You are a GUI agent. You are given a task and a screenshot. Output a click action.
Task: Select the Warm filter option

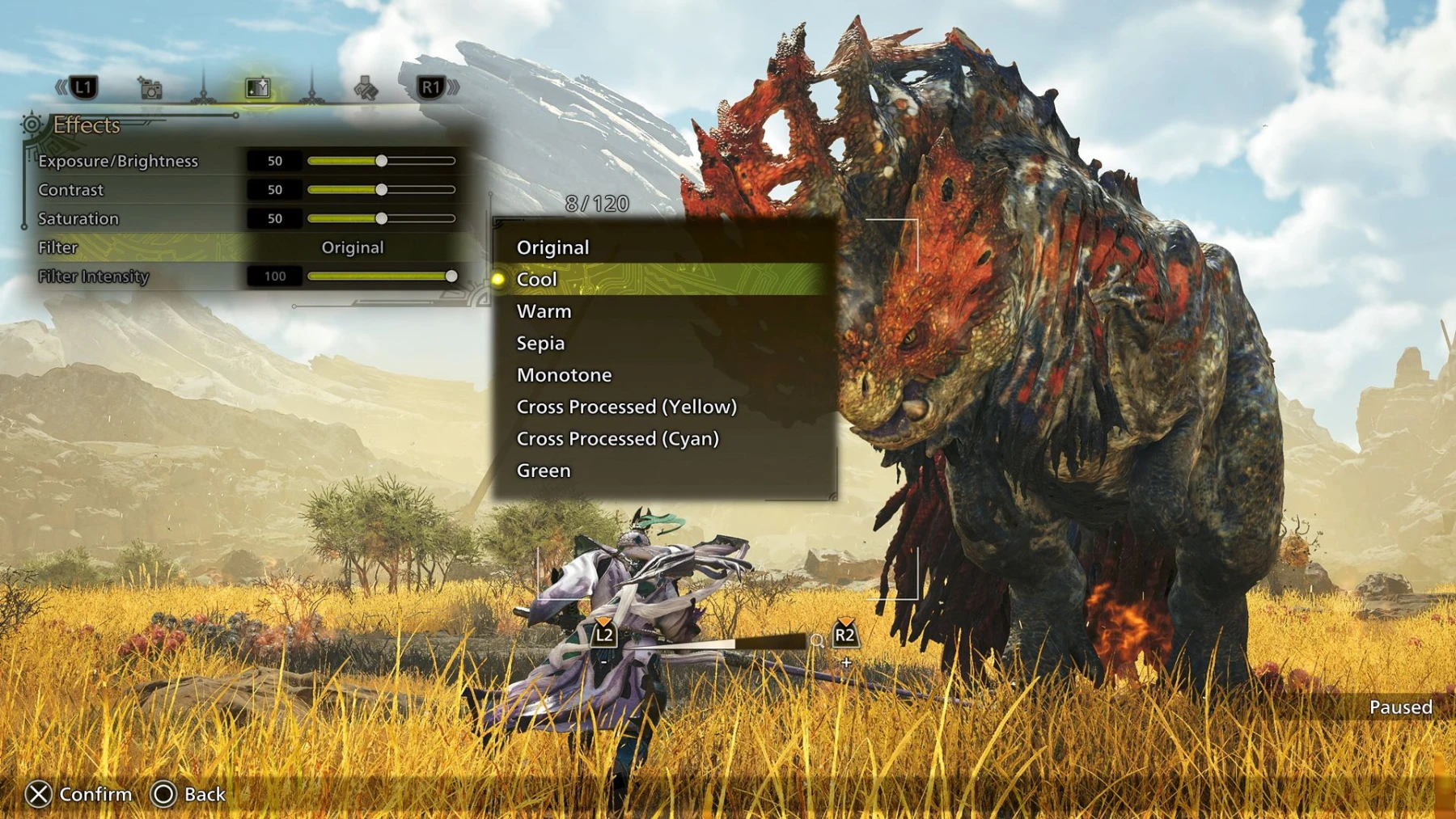[x=543, y=310]
